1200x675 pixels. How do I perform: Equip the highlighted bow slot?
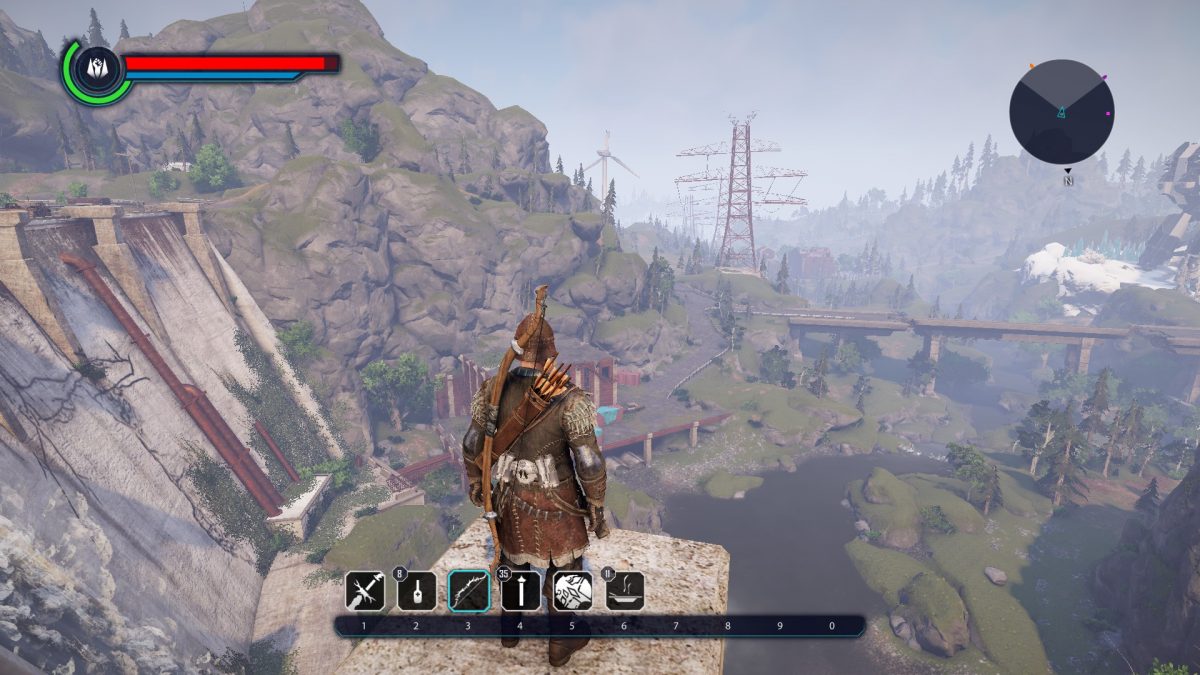(x=469, y=591)
